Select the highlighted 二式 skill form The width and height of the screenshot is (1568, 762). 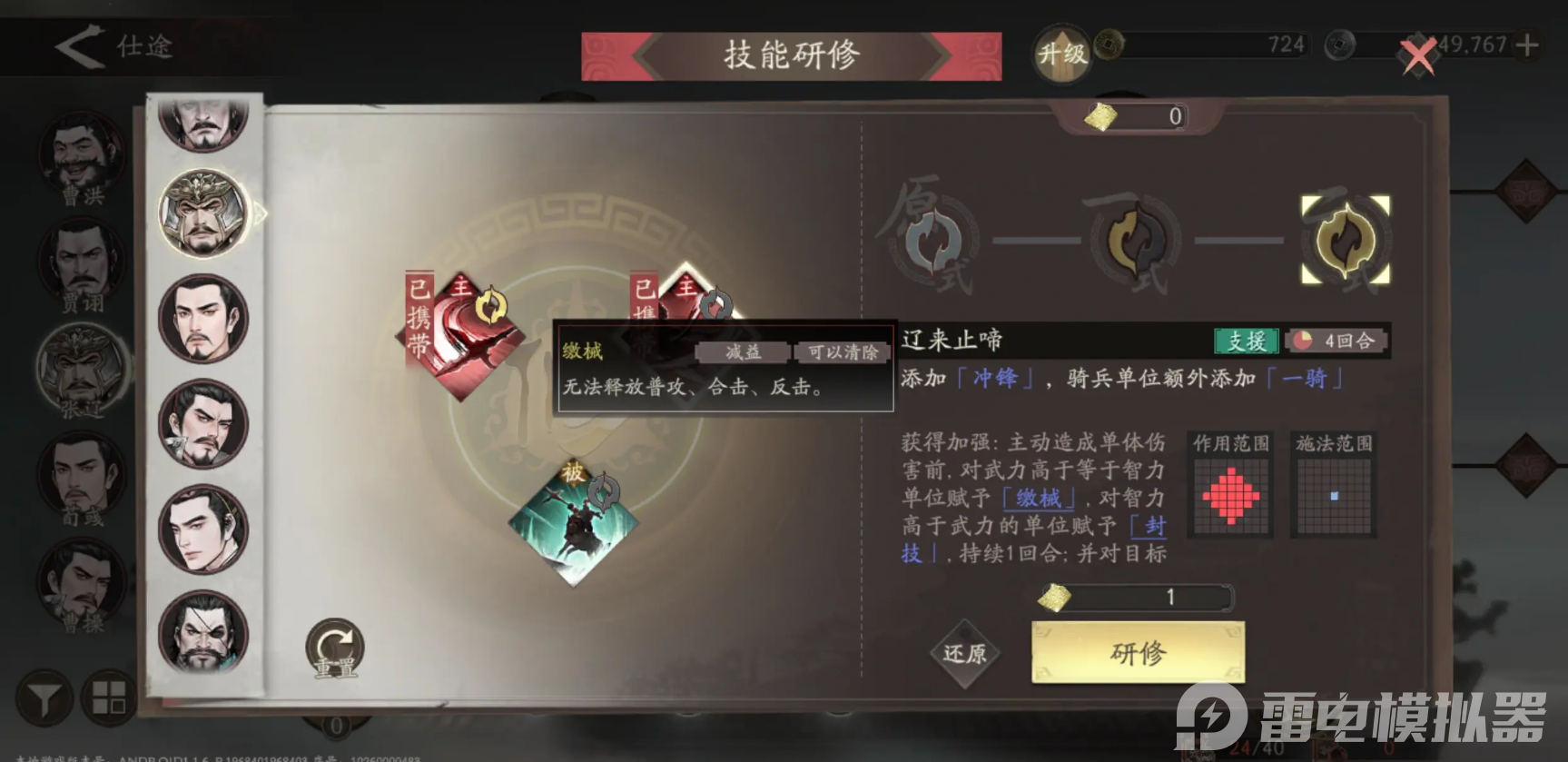pyautogui.click(x=1346, y=241)
